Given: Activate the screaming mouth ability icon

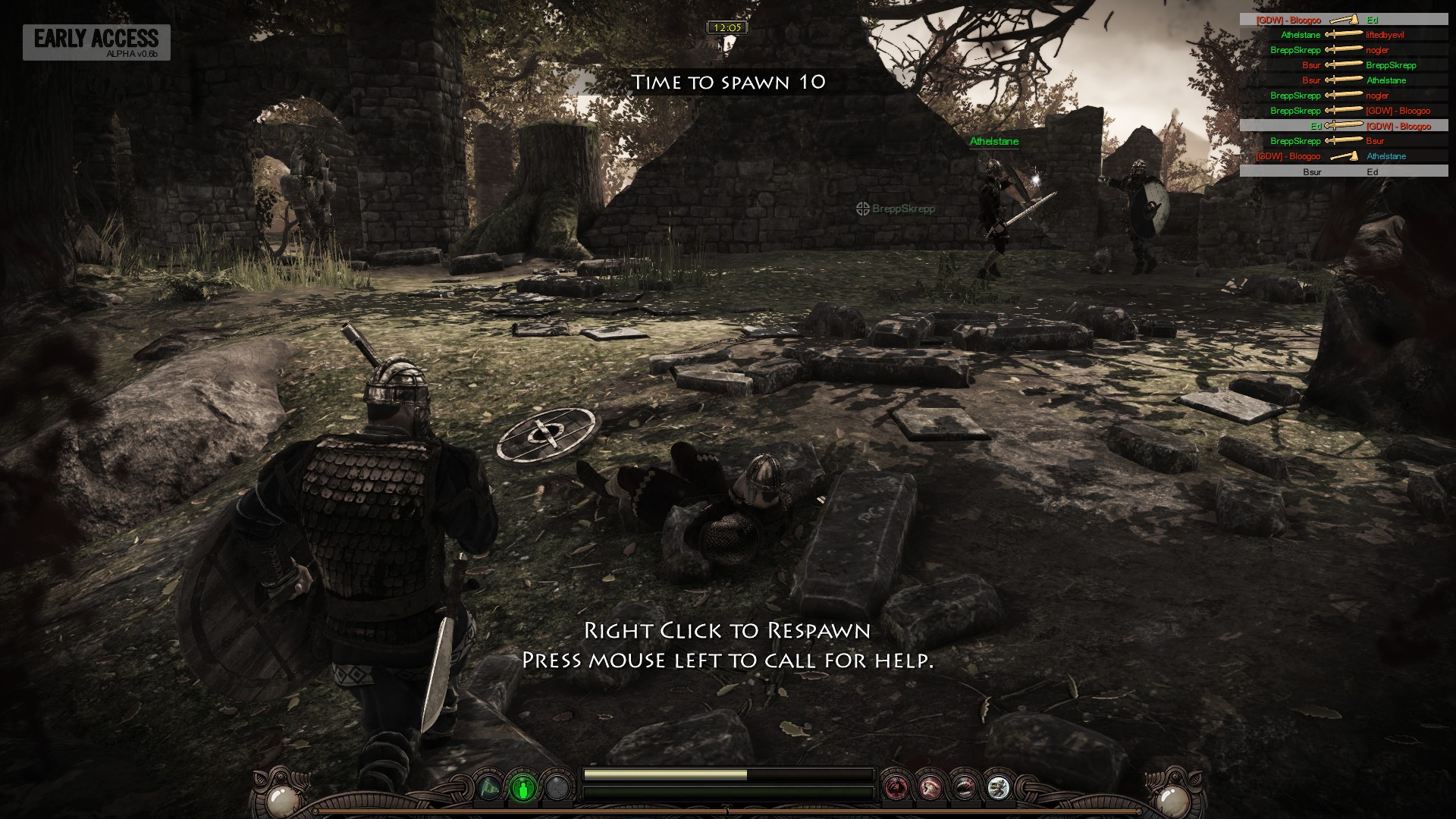Looking at the screenshot, I should 964,788.
